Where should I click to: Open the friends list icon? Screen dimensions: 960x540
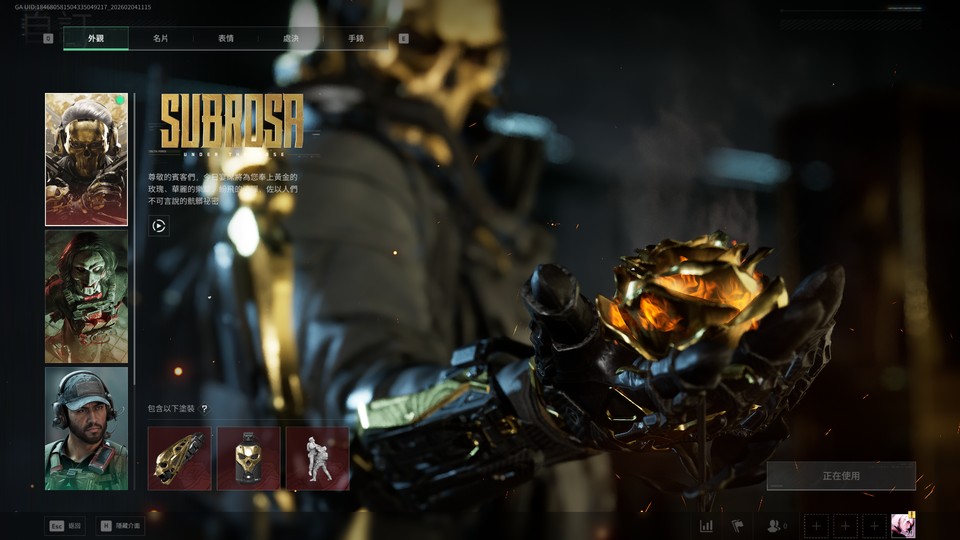click(x=775, y=526)
